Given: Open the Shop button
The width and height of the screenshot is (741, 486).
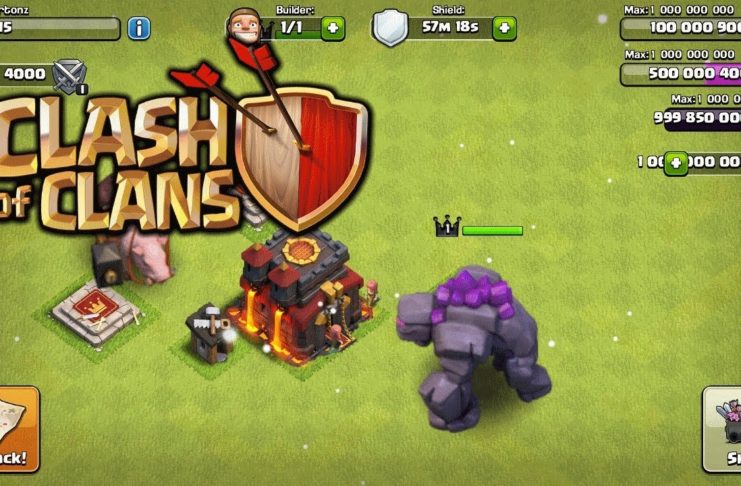Looking at the screenshot, I should 722,428.
